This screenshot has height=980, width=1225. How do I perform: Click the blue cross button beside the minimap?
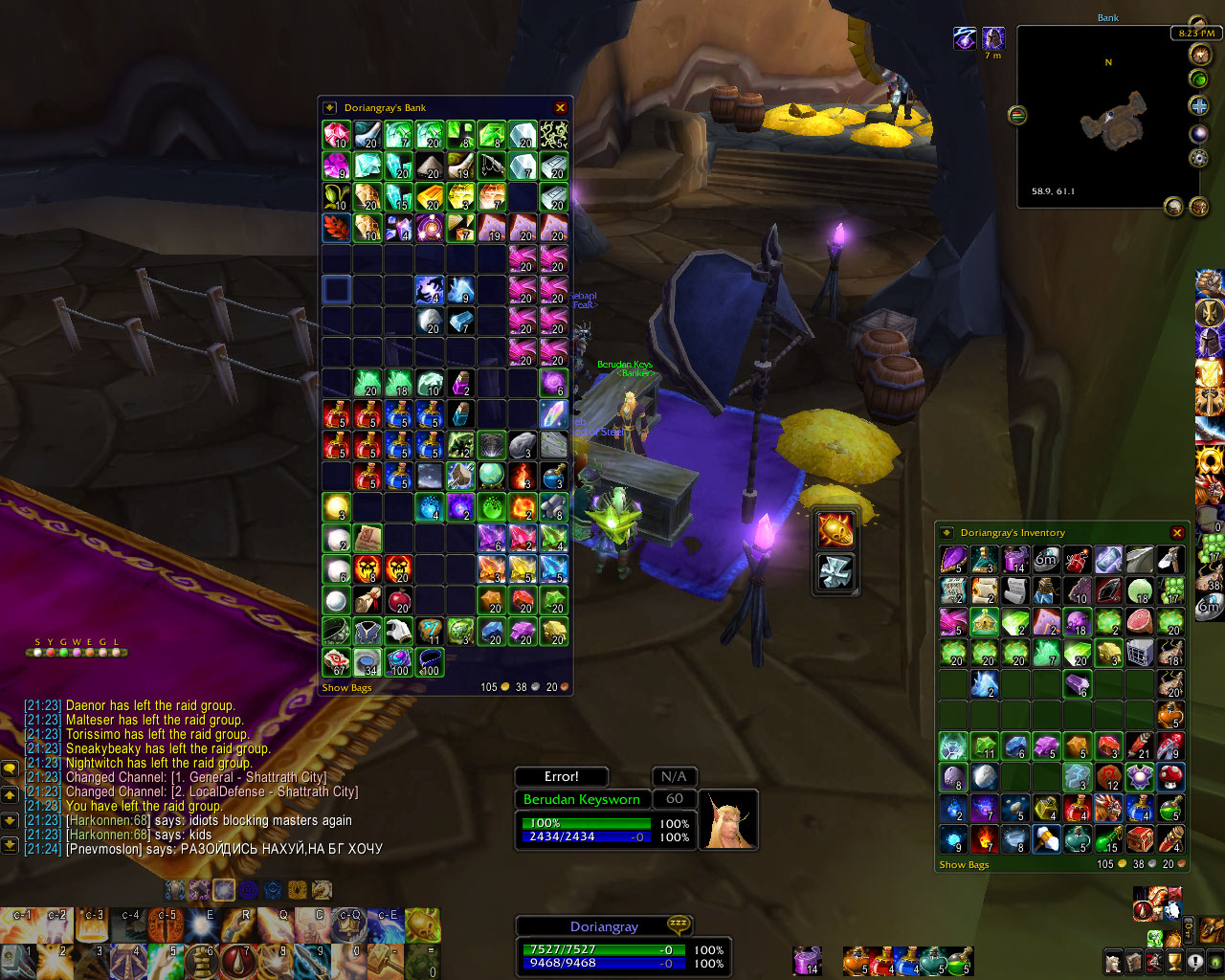coord(1198,105)
